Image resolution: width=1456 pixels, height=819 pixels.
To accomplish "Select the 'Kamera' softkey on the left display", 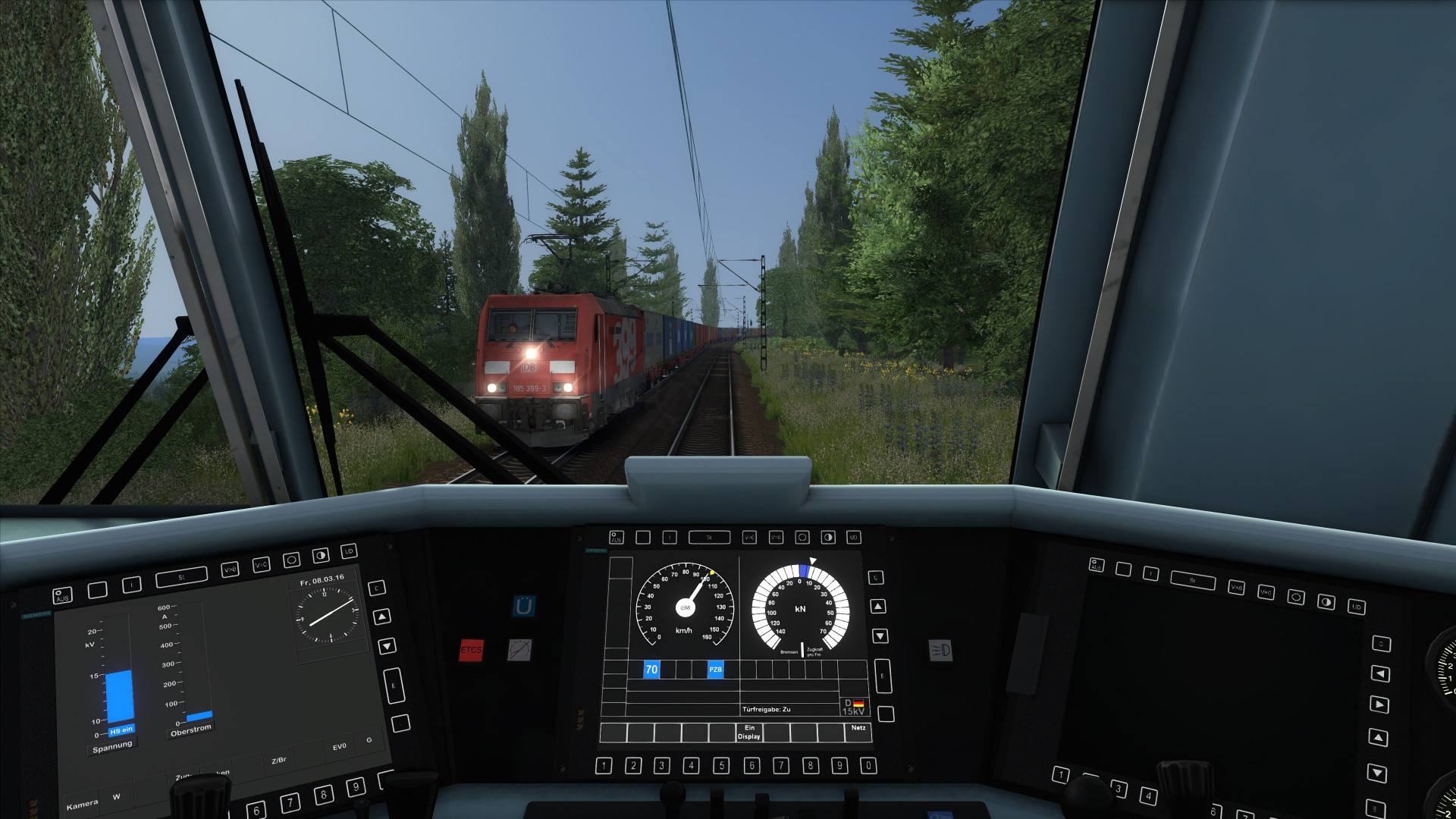I will coord(82,804).
